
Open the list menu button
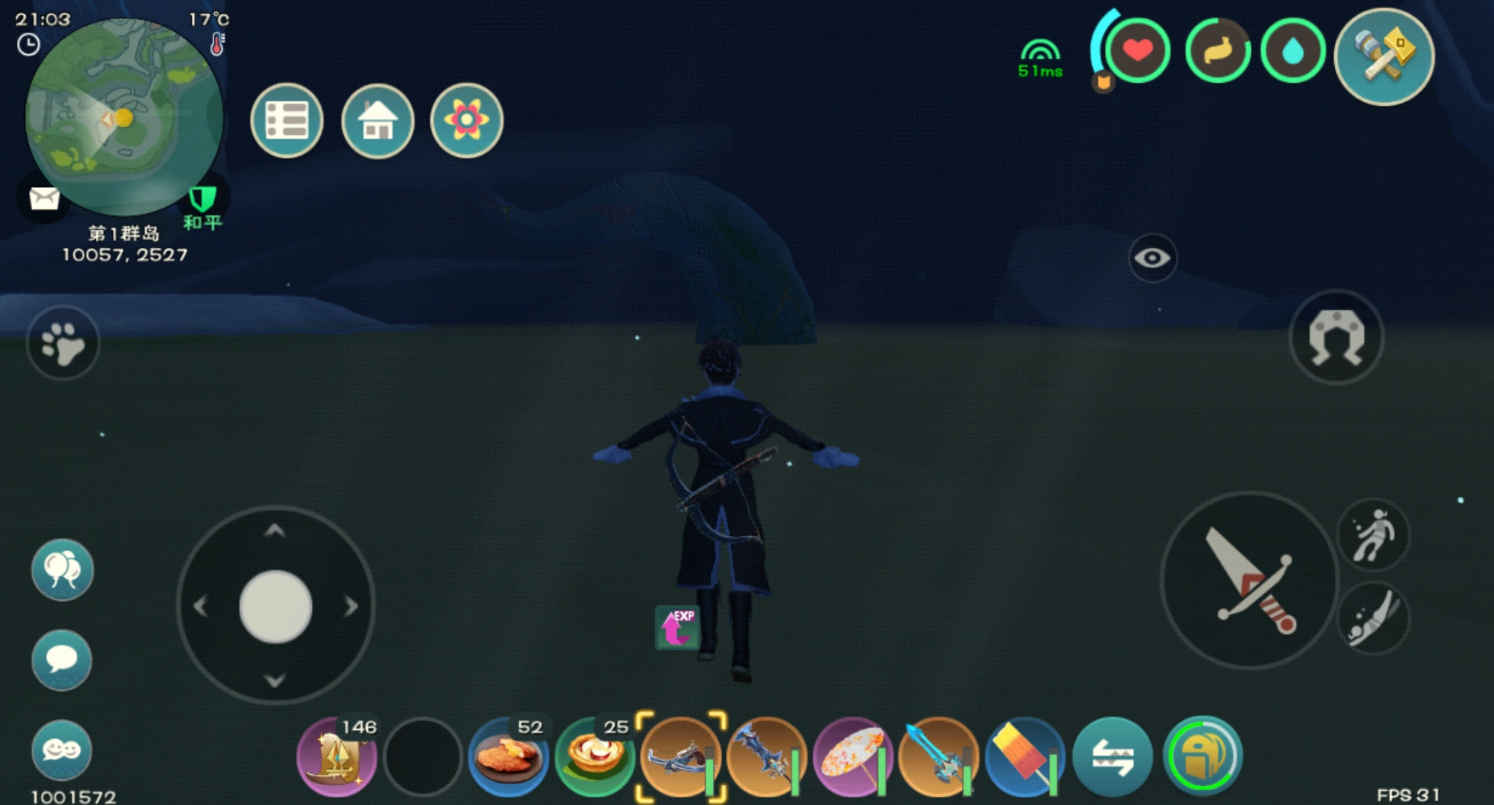pos(287,121)
